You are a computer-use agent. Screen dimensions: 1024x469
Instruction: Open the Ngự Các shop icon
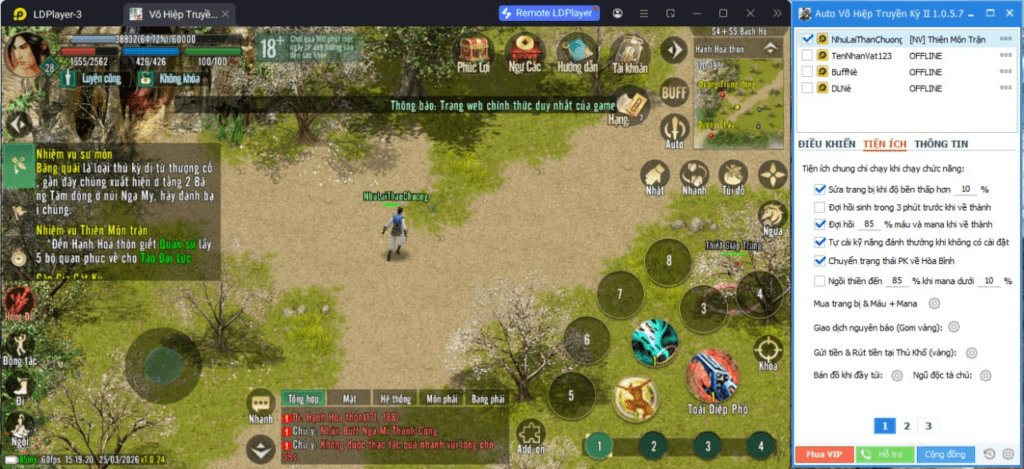pyautogui.click(x=524, y=53)
